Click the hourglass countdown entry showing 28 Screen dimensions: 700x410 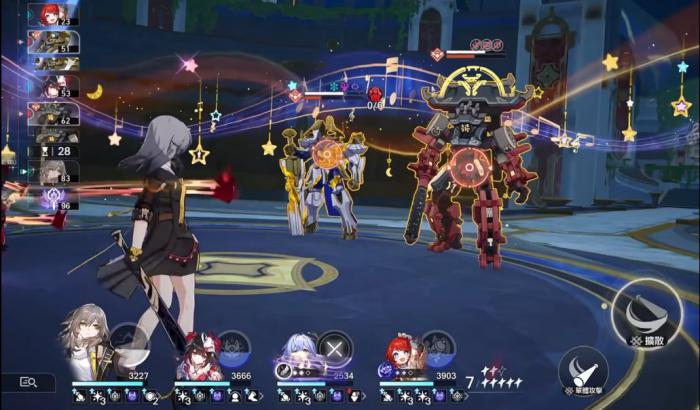53,151
